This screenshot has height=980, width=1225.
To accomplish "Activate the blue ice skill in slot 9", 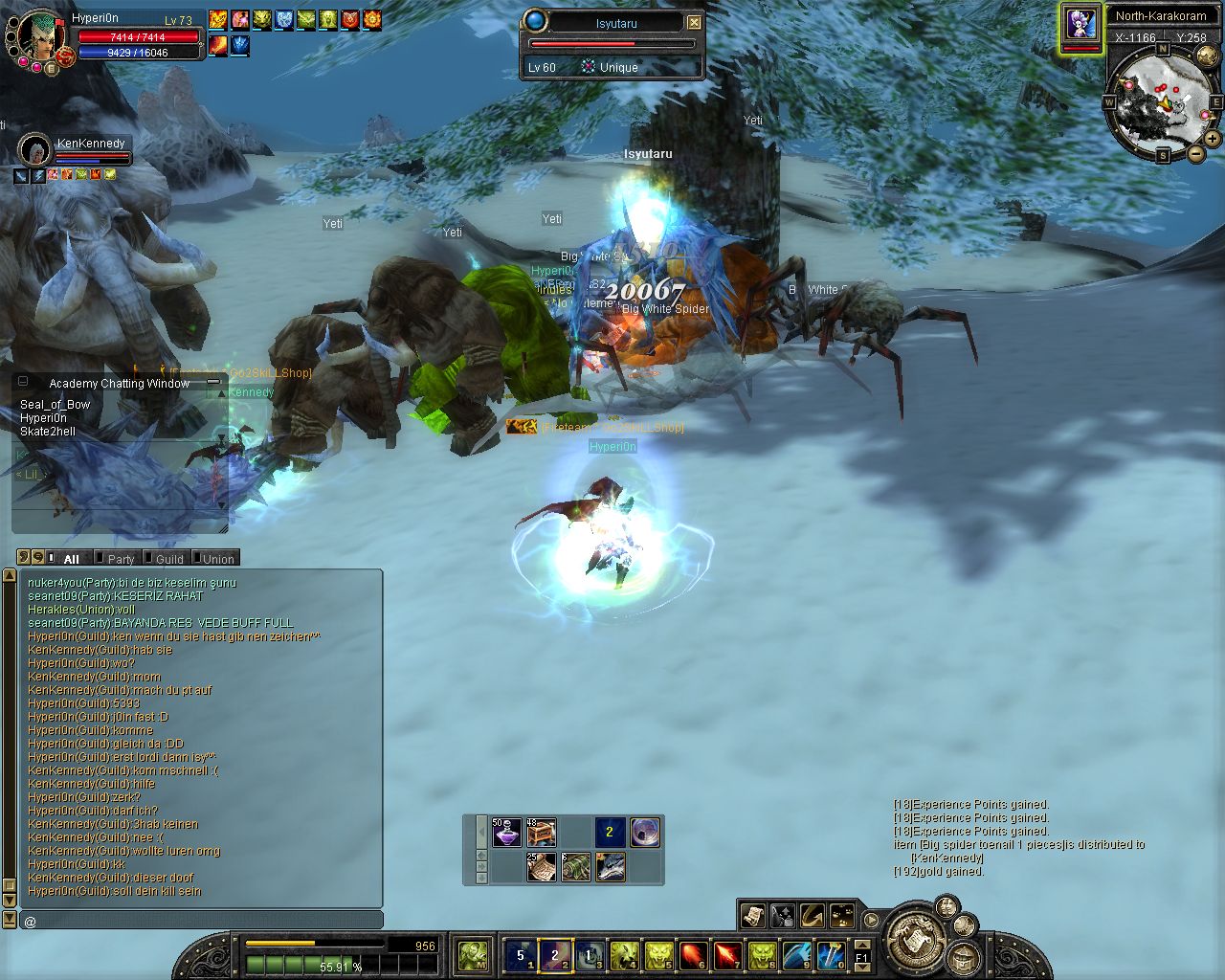I will (x=796, y=954).
